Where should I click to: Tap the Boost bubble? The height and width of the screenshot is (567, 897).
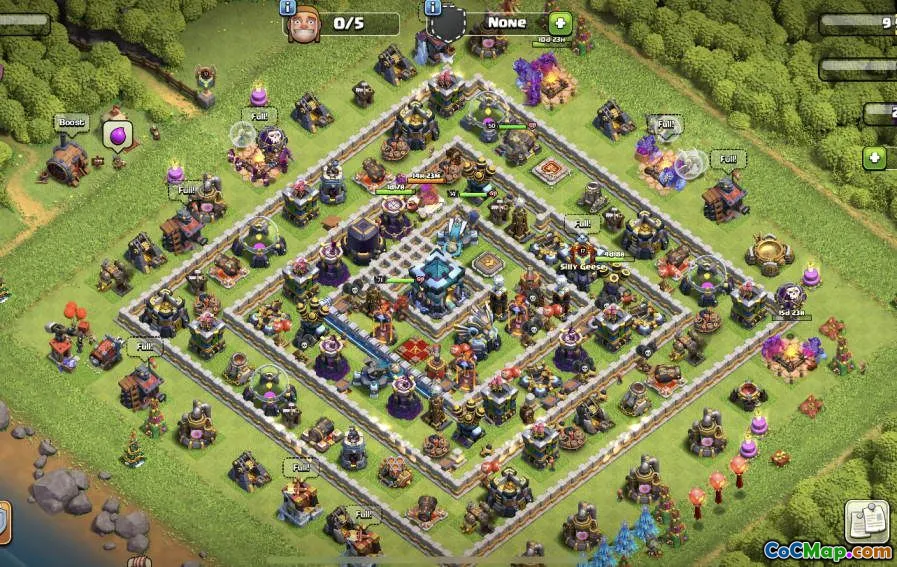click(71, 123)
